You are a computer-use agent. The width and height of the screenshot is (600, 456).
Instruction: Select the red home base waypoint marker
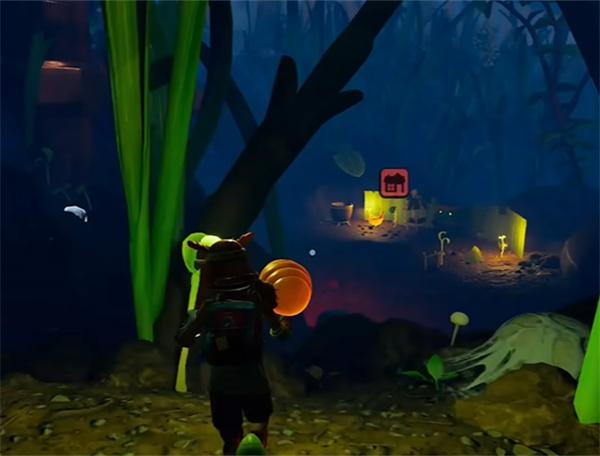pos(394,182)
